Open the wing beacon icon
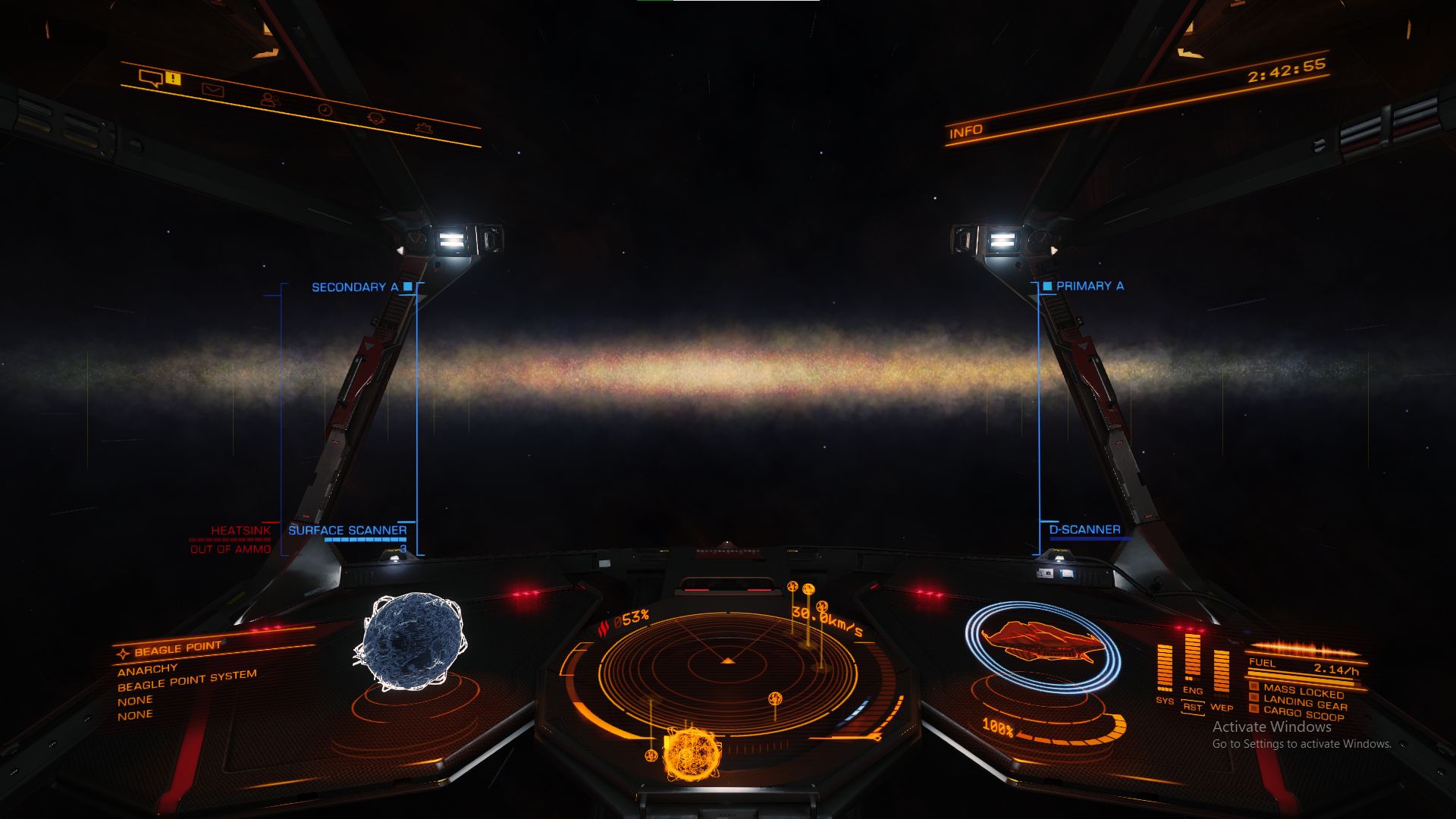The width and height of the screenshot is (1456, 819). [x=376, y=119]
